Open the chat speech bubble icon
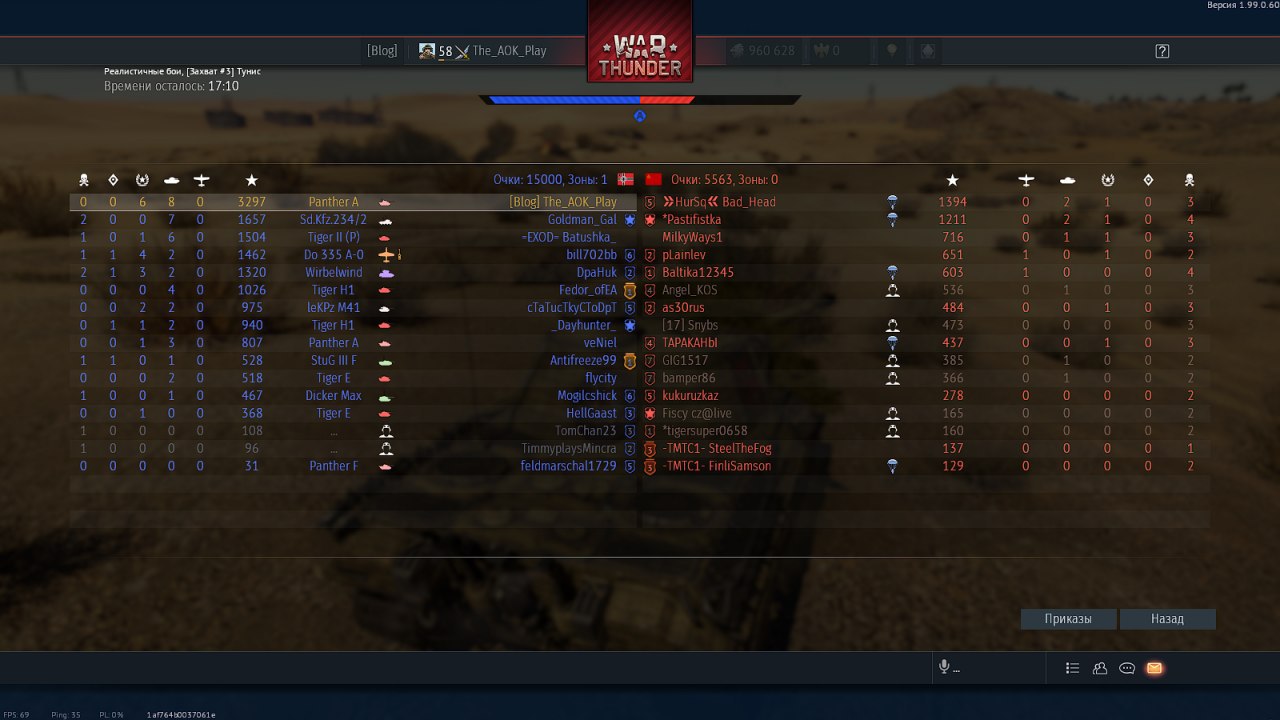Viewport: 1280px width, 720px height. (1127, 668)
